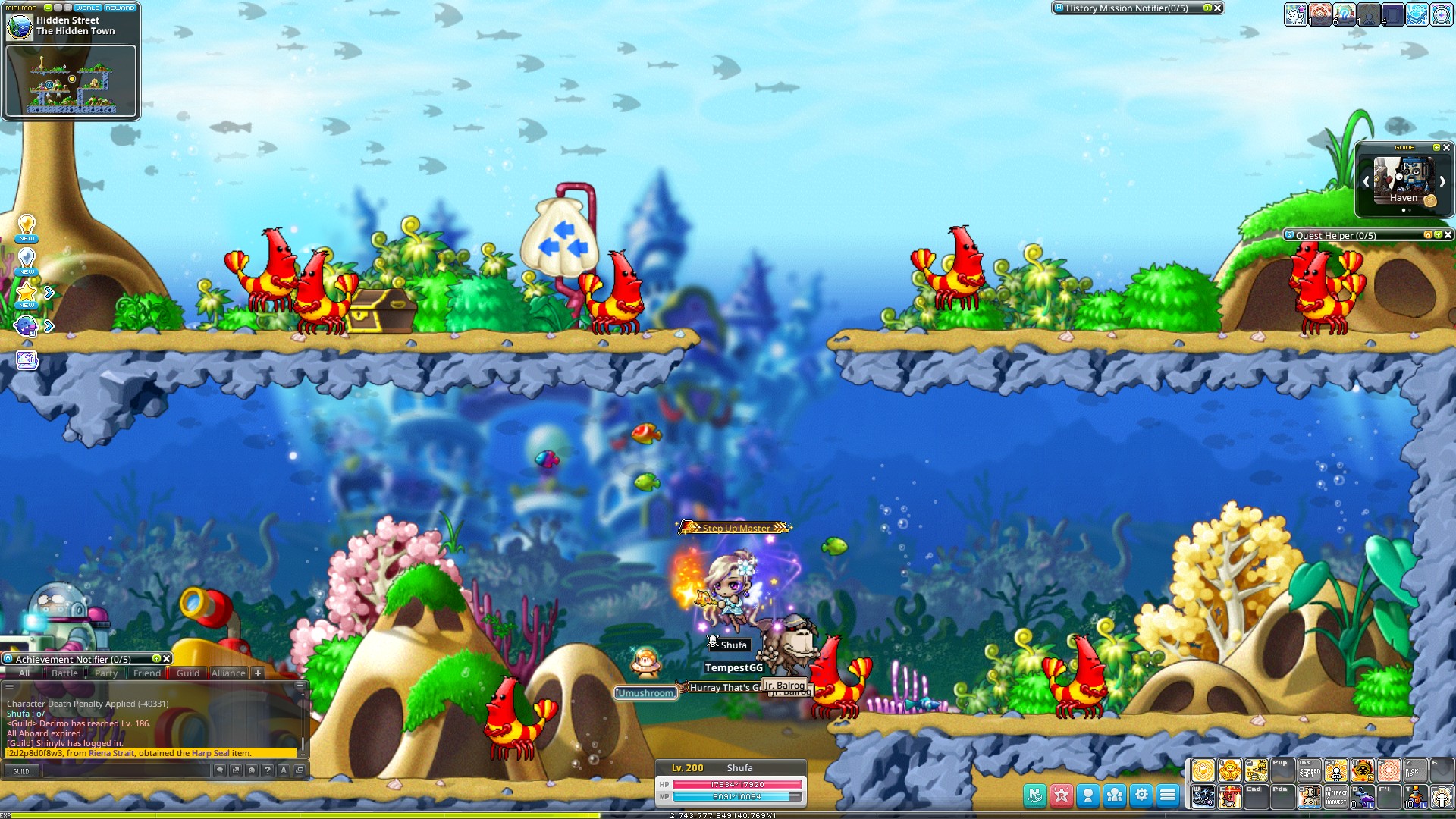Viewport: 1456px width, 819px height.
Task: Switch chat to the Guild tab
Action: pos(188,673)
